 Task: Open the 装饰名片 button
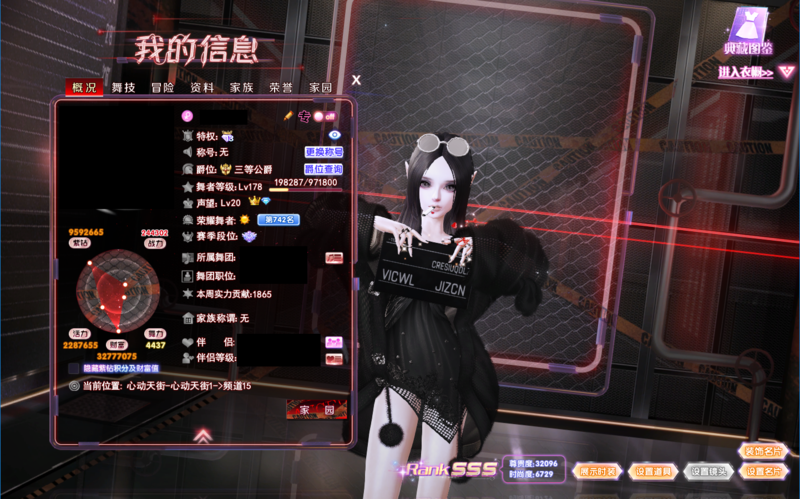tap(762, 451)
